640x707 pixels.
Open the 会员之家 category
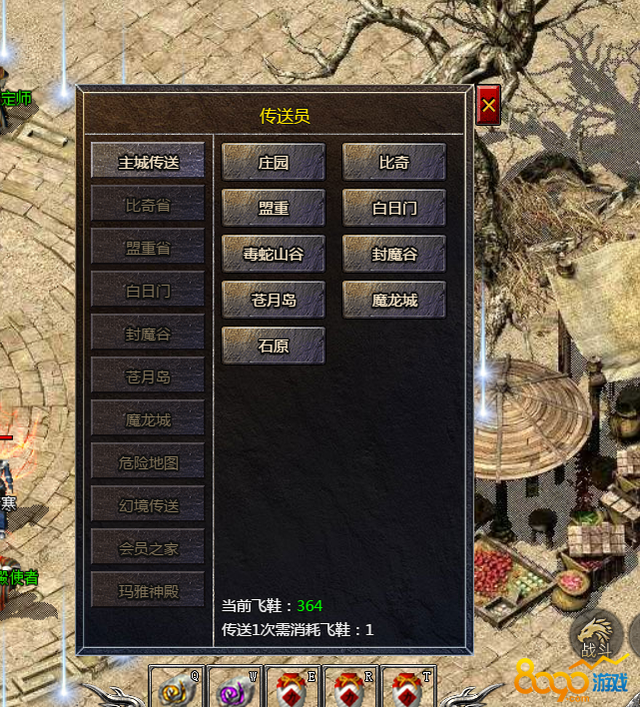point(148,548)
